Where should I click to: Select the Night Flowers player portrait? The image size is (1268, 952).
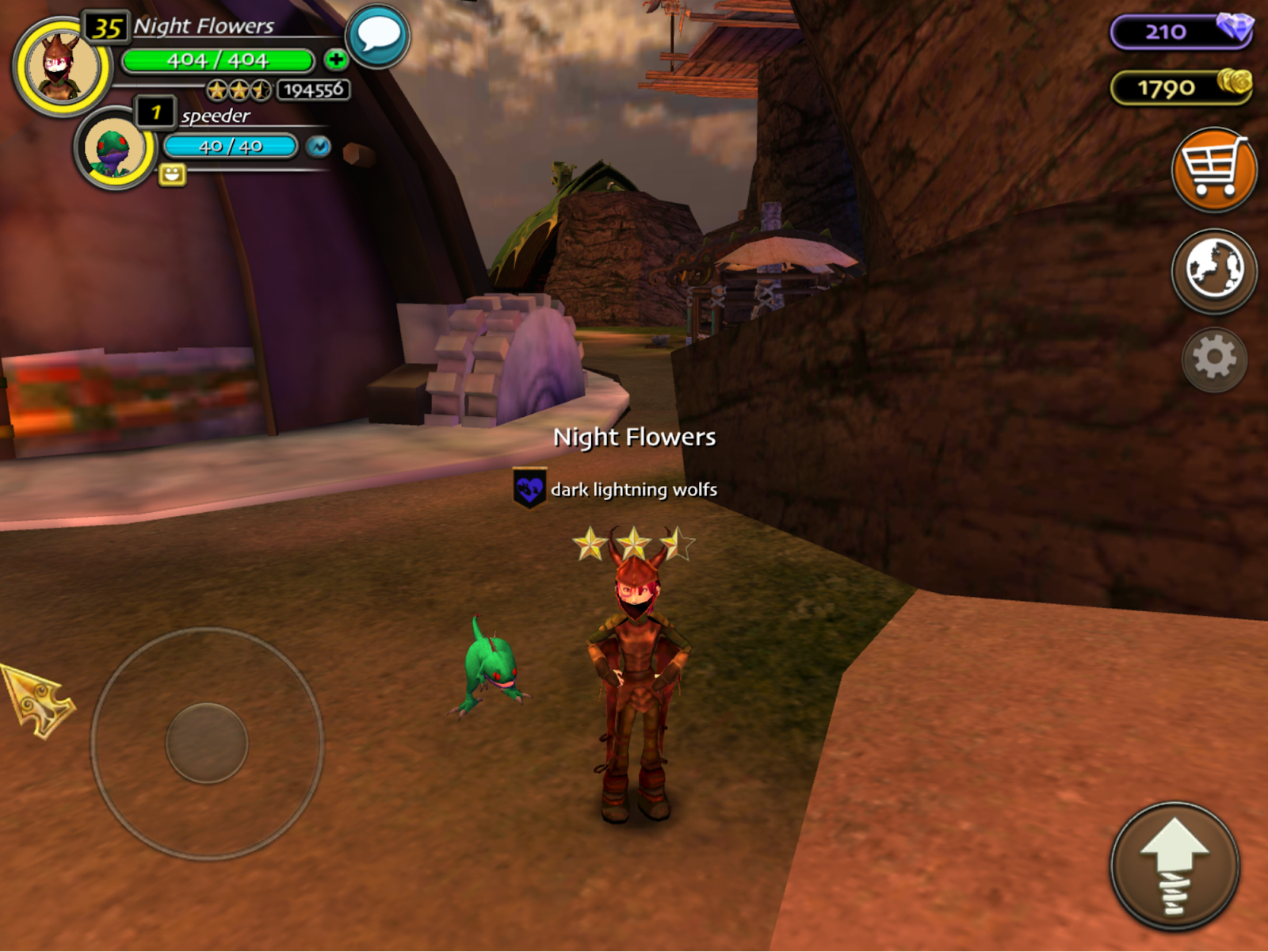(62, 67)
